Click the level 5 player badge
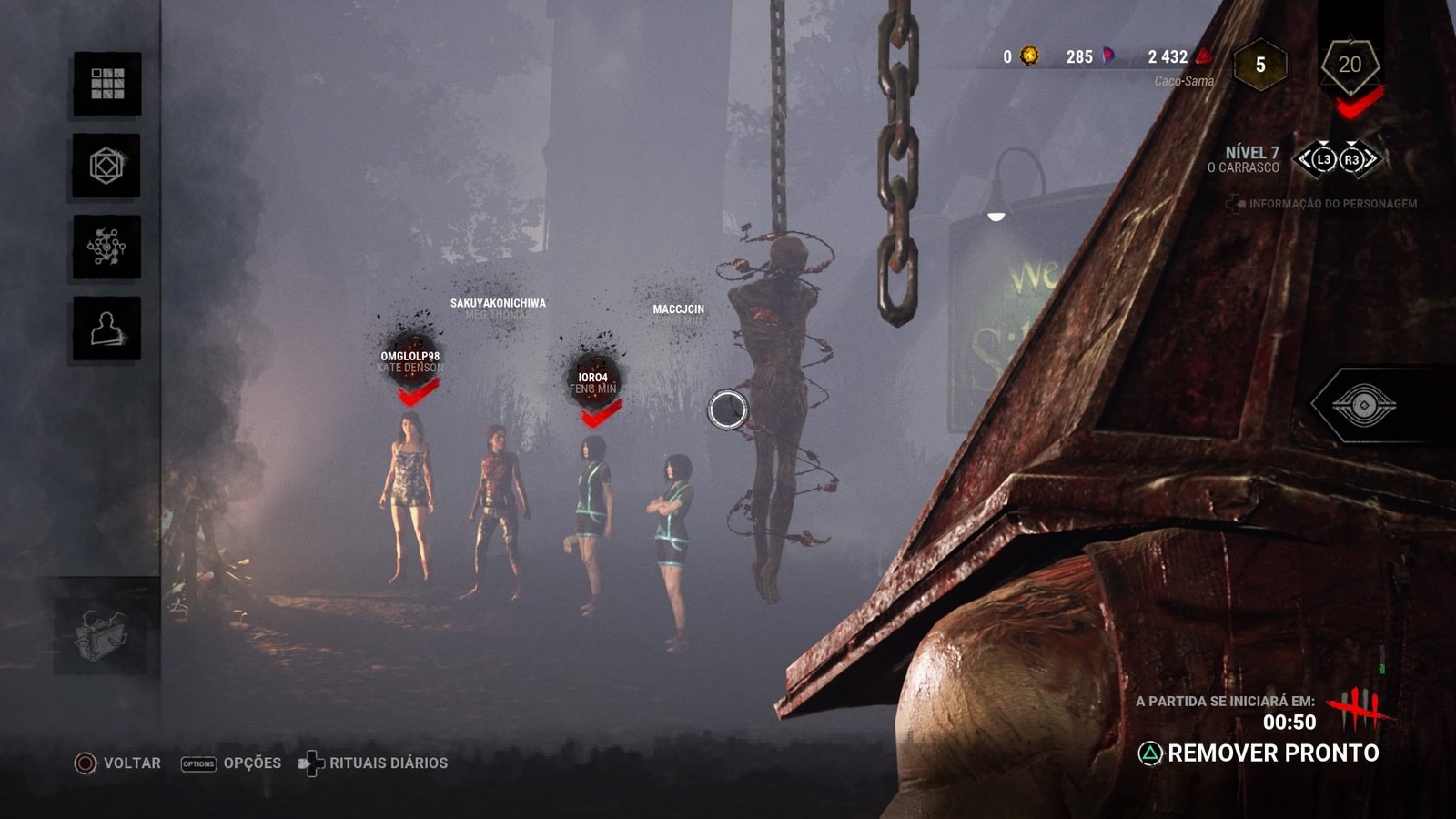Screen dimensions: 1456x819 pyautogui.click(x=1260, y=66)
